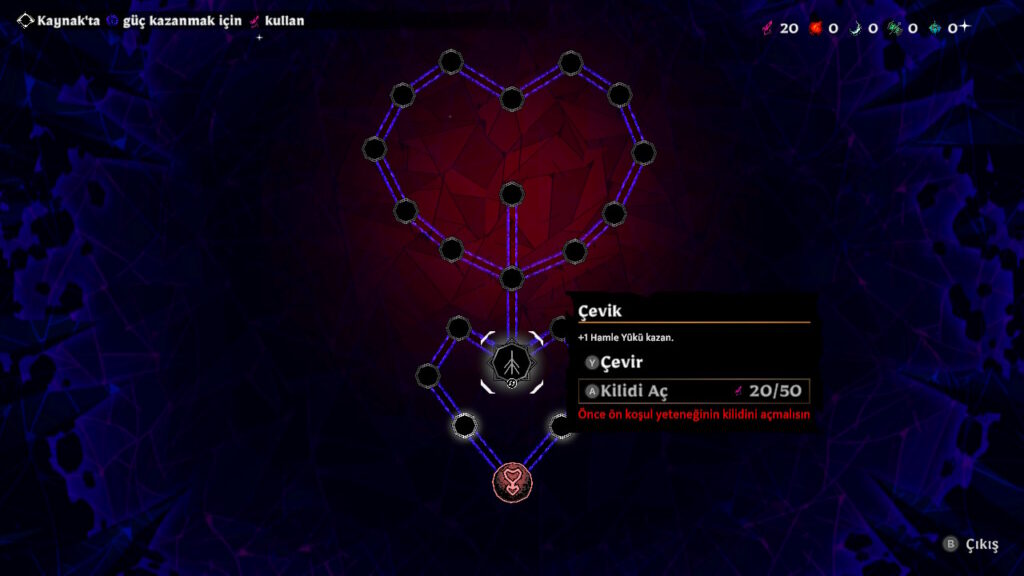
Task: Select the pink heart node at the tree base
Action: tap(511, 481)
